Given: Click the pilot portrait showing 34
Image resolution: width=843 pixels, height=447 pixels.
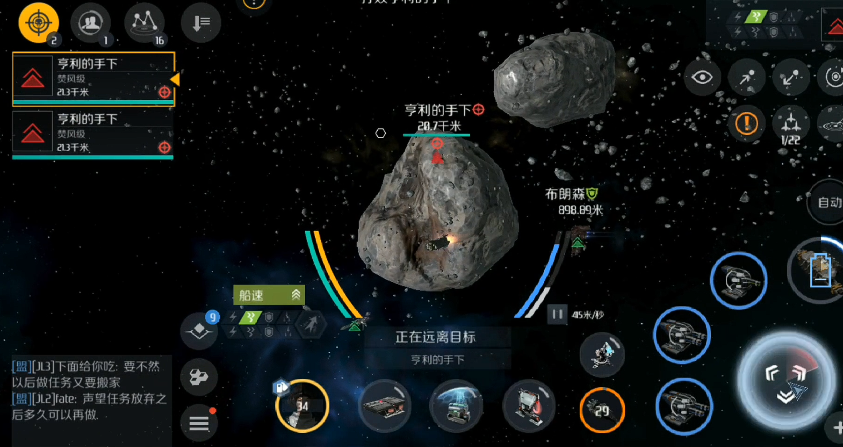Looking at the screenshot, I should [302, 405].
